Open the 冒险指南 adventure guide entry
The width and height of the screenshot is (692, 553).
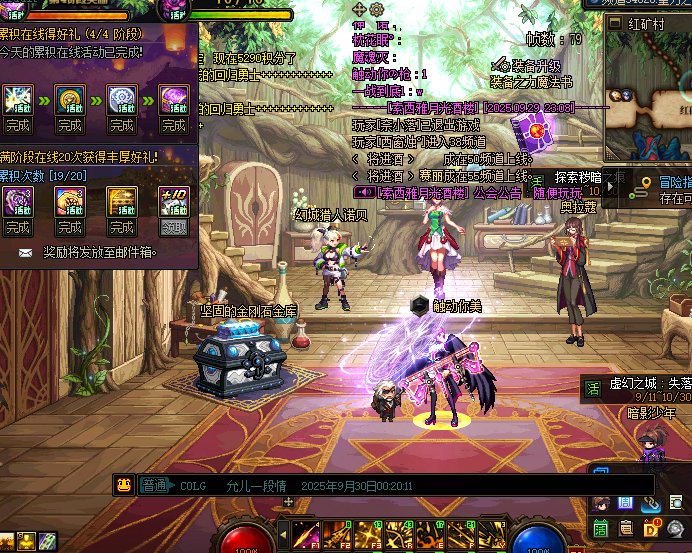pos(663,182)
